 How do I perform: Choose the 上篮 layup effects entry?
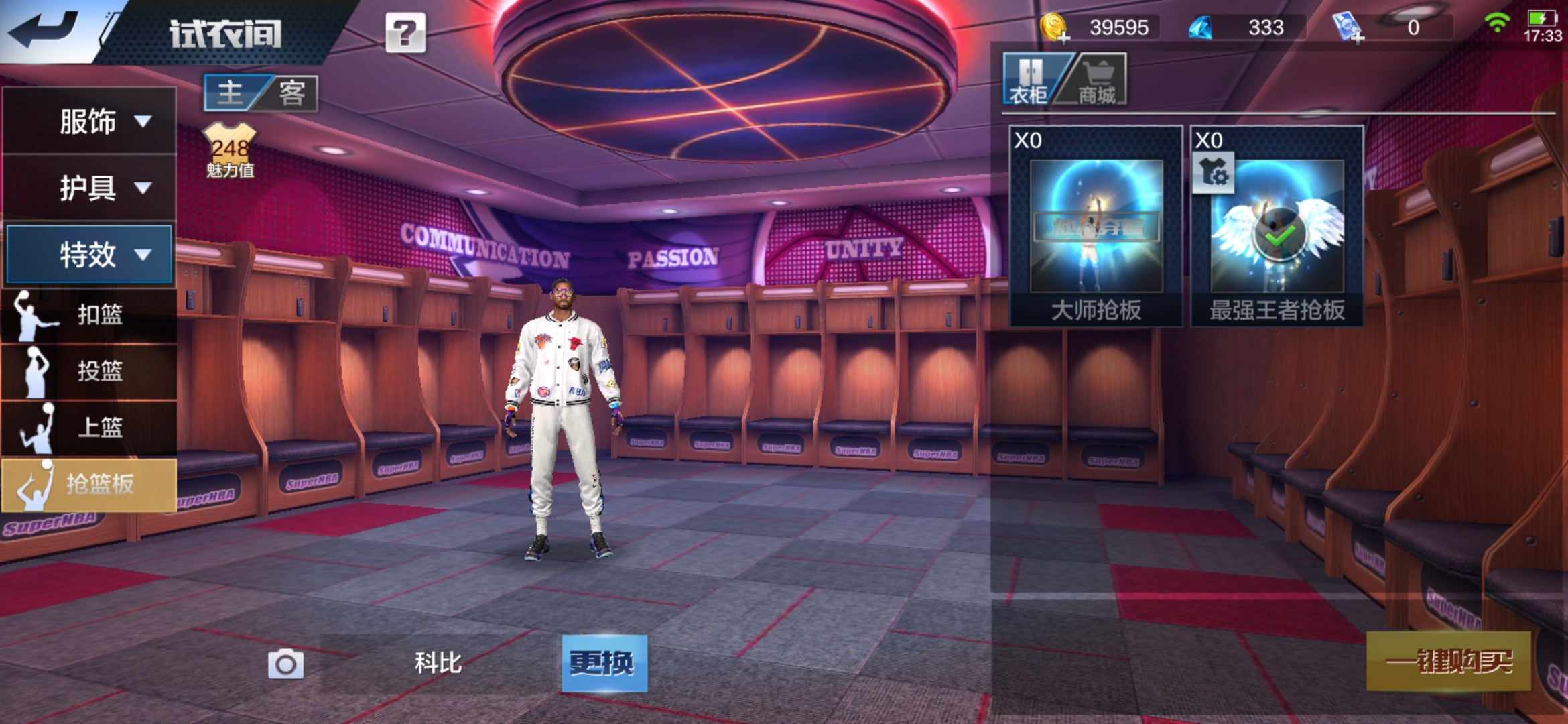(89, 427)
